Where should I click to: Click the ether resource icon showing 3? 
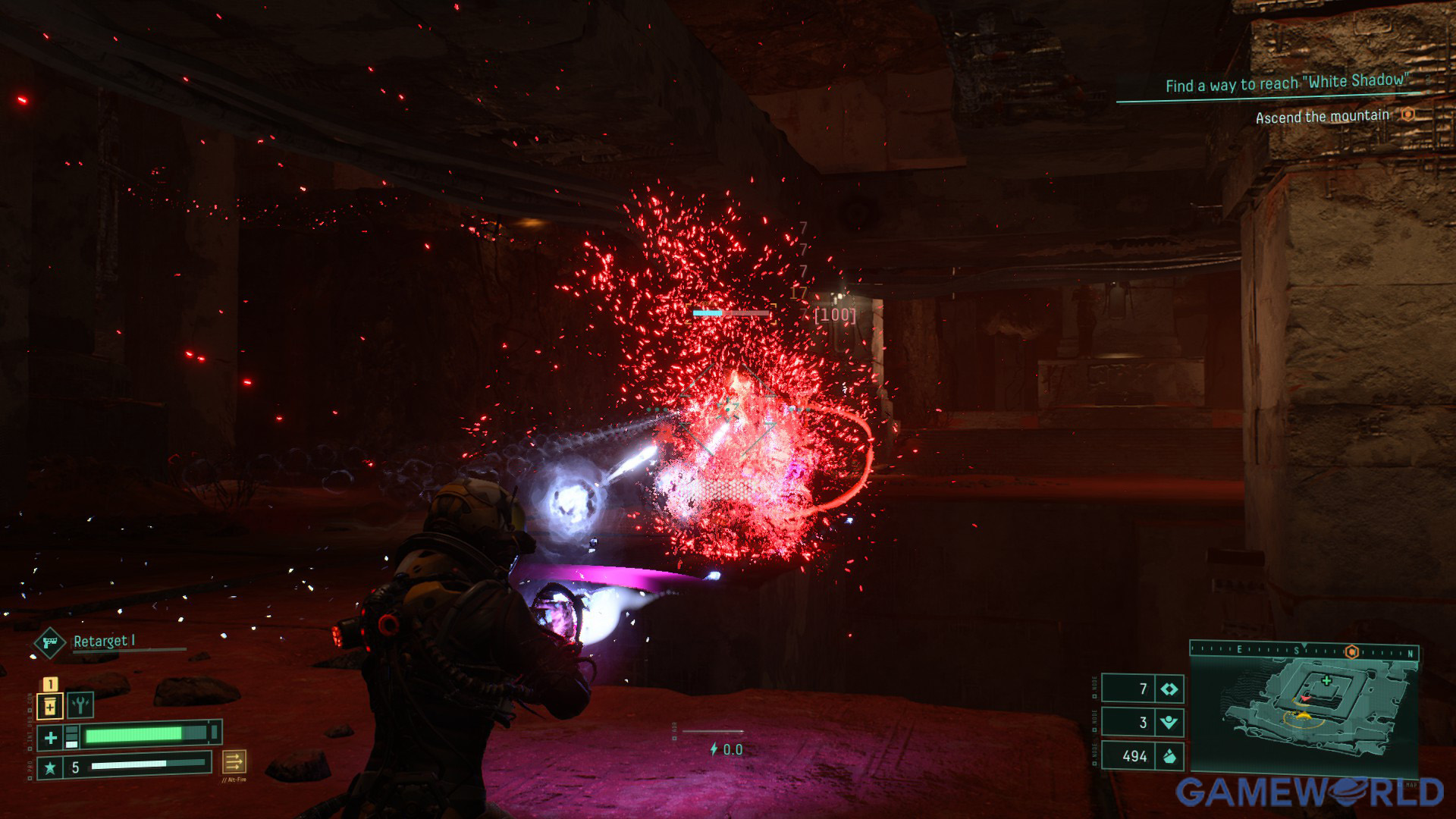(1169, 722)
